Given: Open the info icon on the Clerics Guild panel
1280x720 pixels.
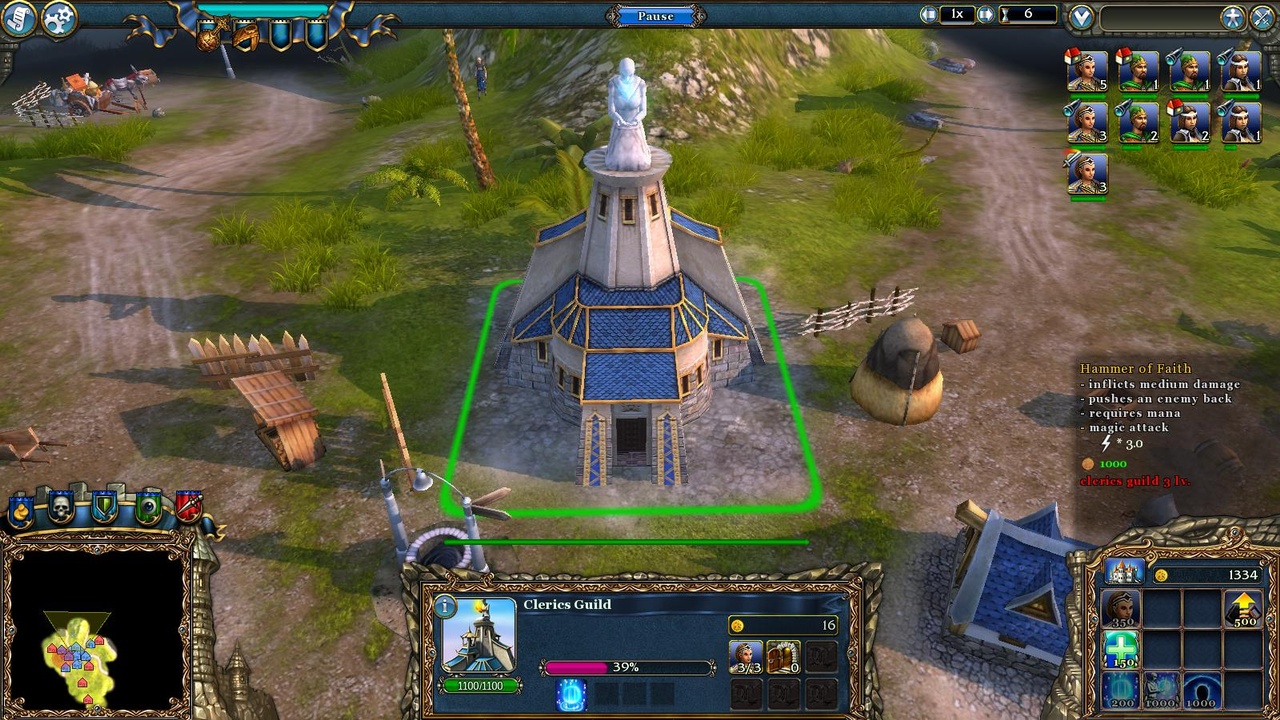Looking at the screenshot, I should (443, 606).
